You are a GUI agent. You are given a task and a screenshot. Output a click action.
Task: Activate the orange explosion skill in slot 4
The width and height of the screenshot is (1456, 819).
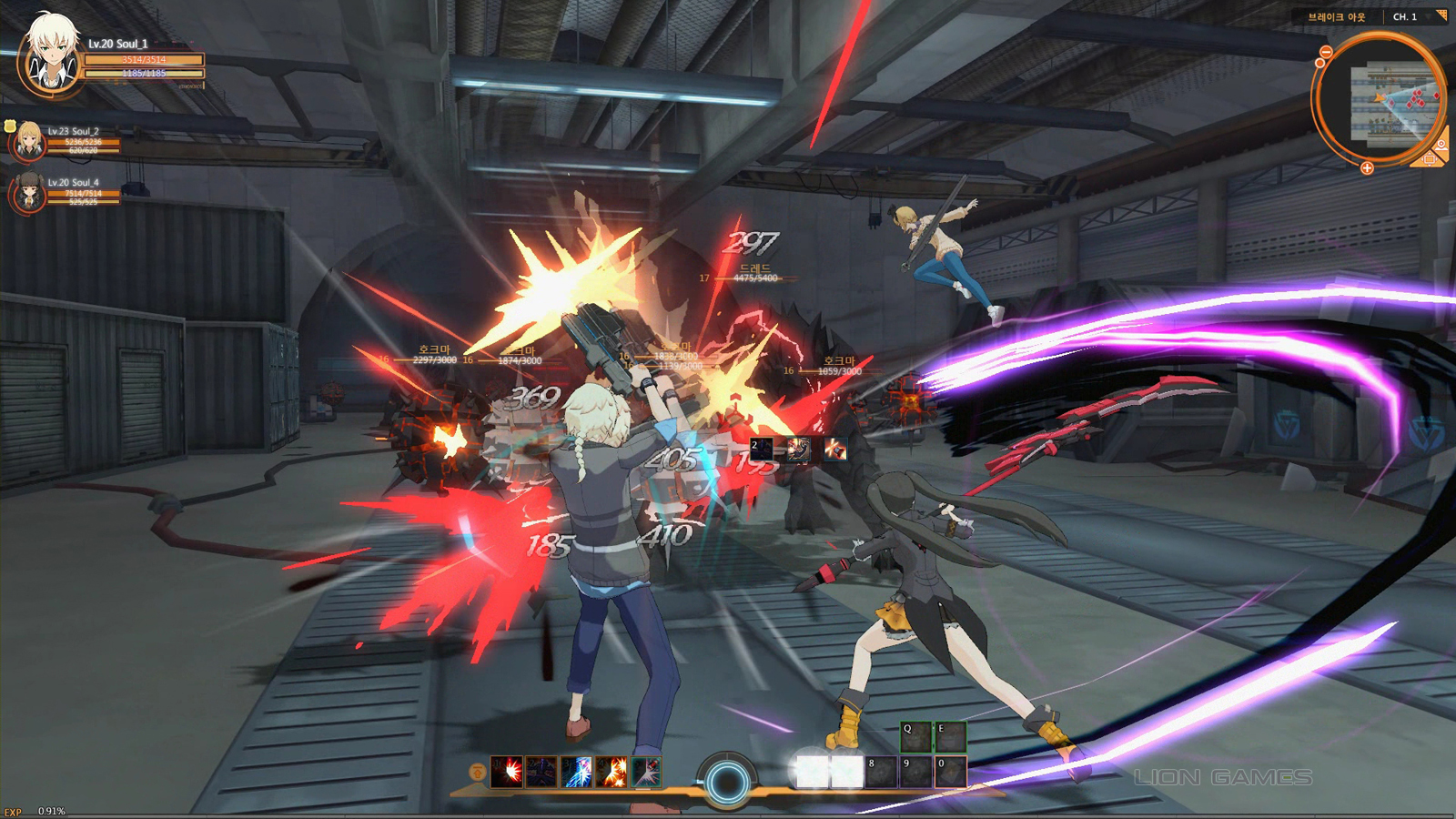click(612, 772)
